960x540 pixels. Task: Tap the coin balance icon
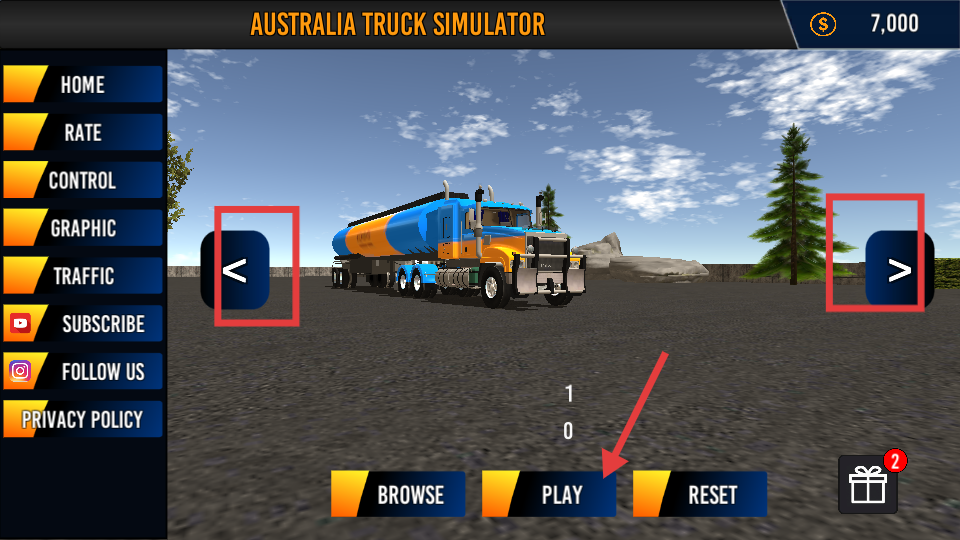(x=822, y=25)
